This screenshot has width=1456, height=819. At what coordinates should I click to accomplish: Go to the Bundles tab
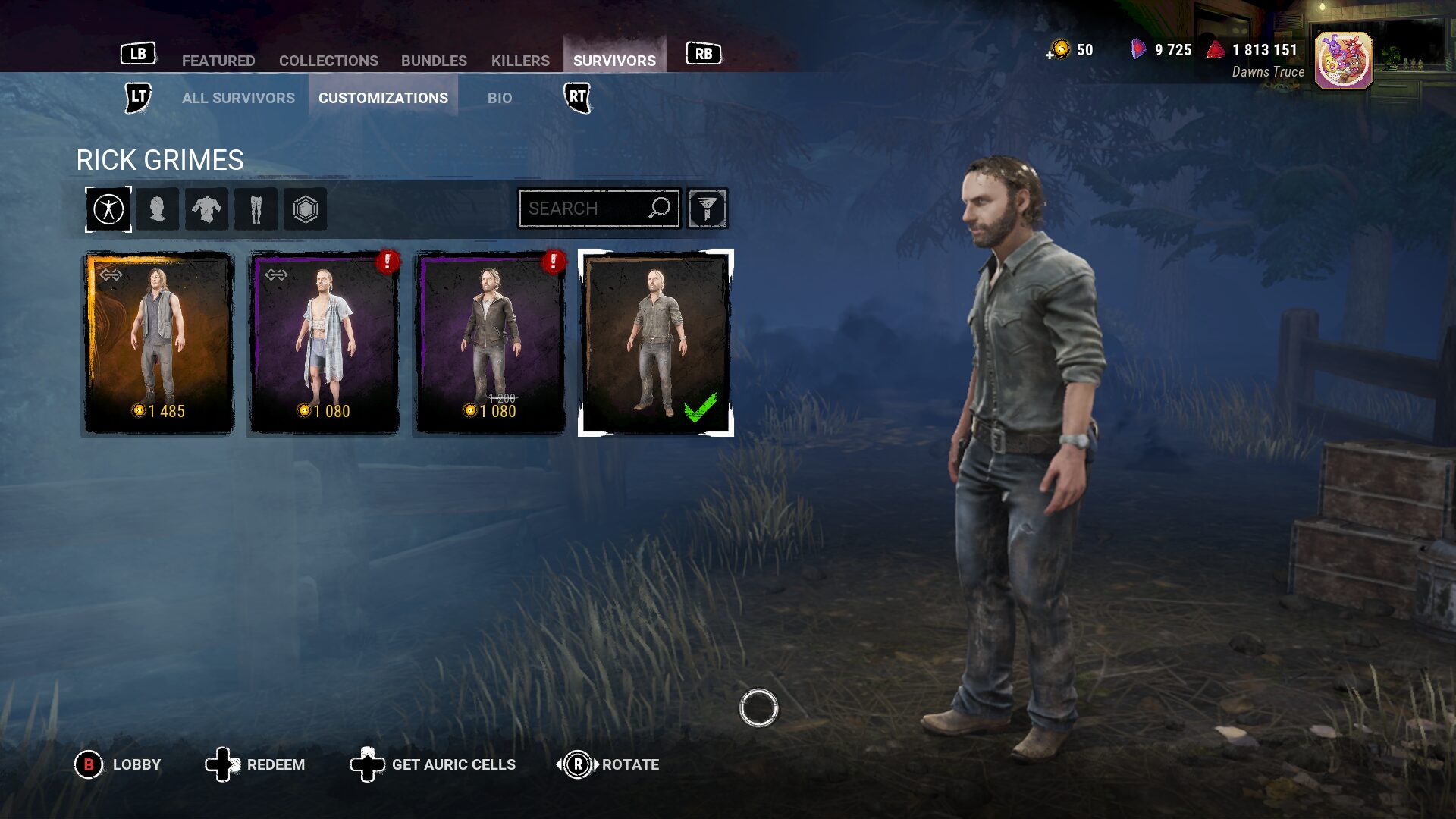tap(434, 61)
